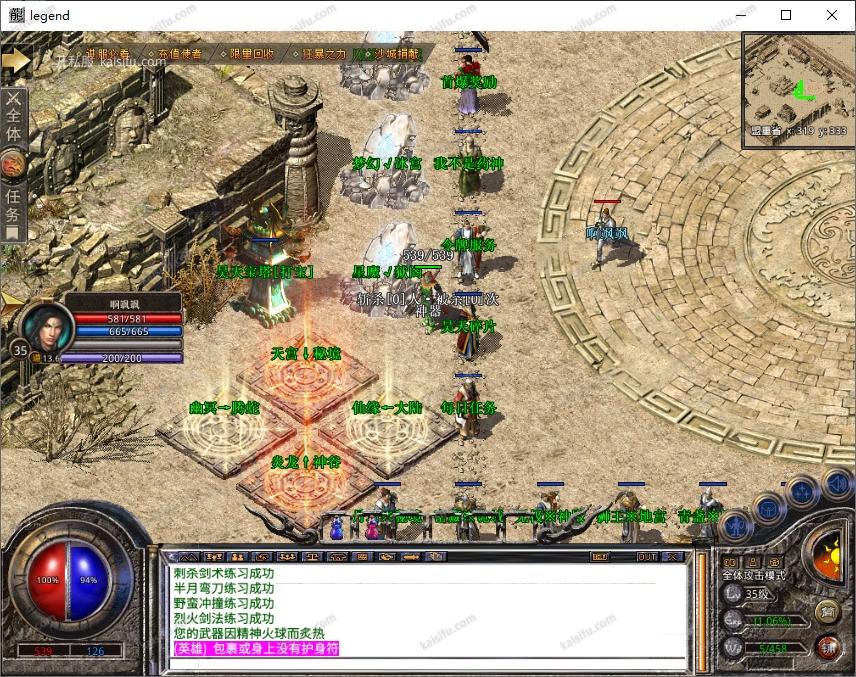This screenshot has height=677, width=856.
Task: Select the 限量回收 menu entry
Action: 248,54
